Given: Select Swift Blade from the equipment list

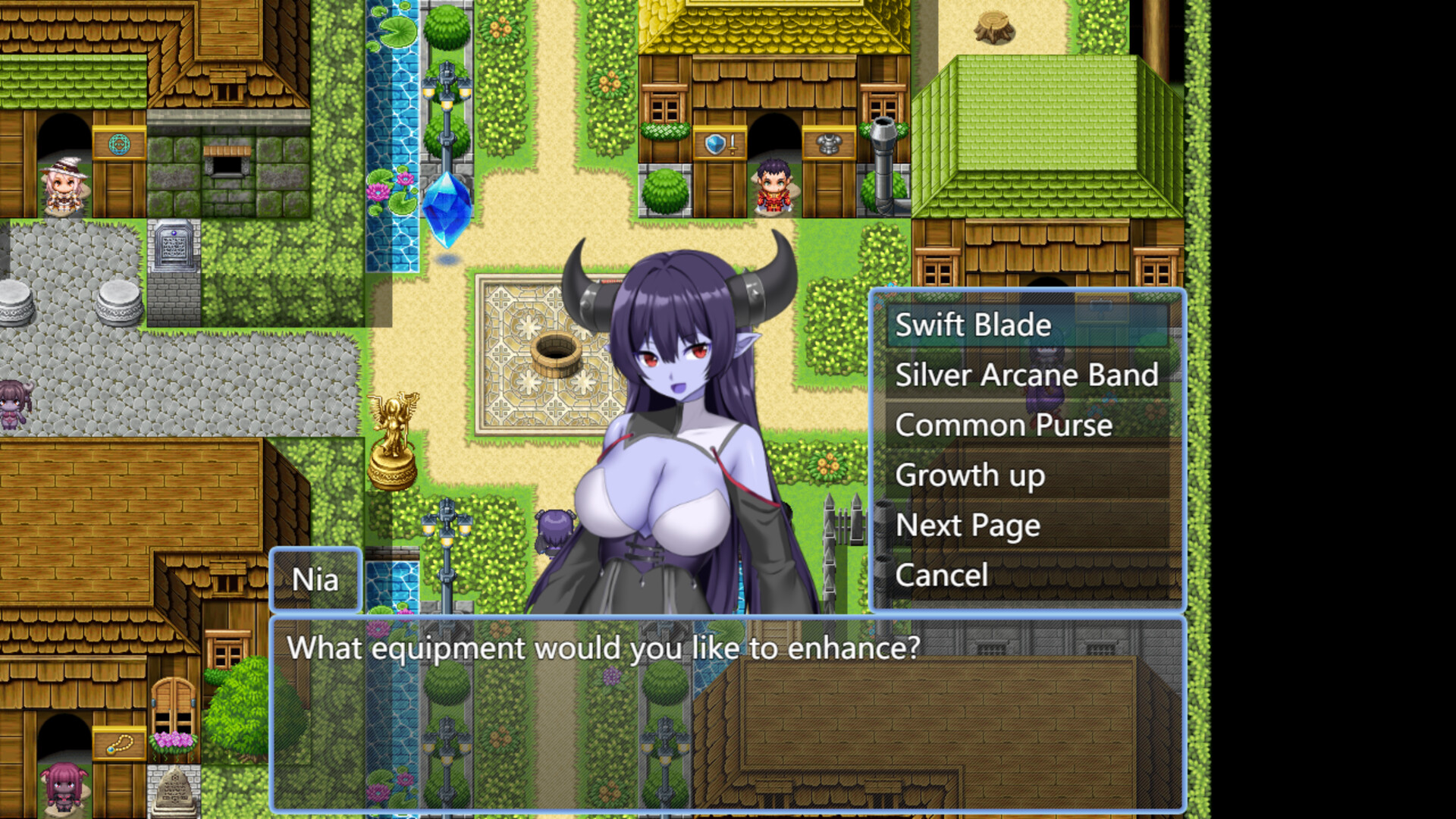Looking at the screenshot, I should 973,326.
